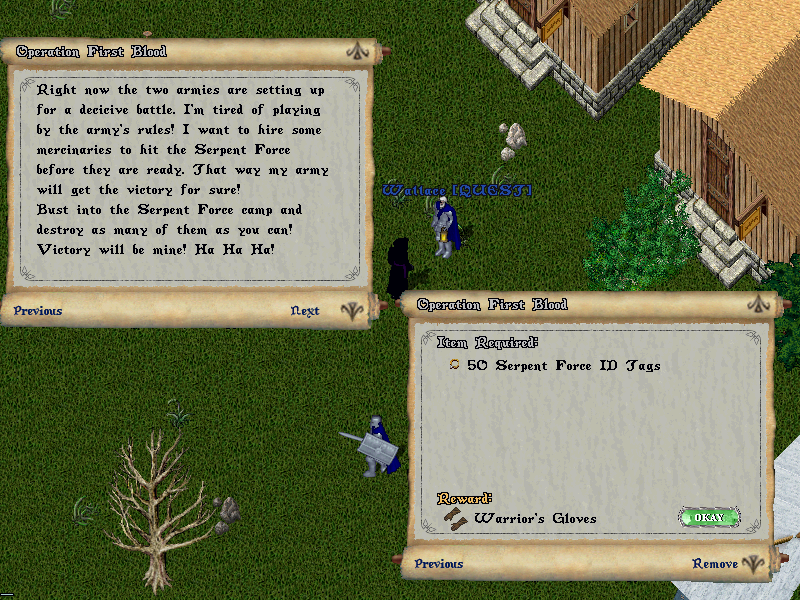Go to the Next quest description page
This screenshot has height=600, width=800.
305,311
